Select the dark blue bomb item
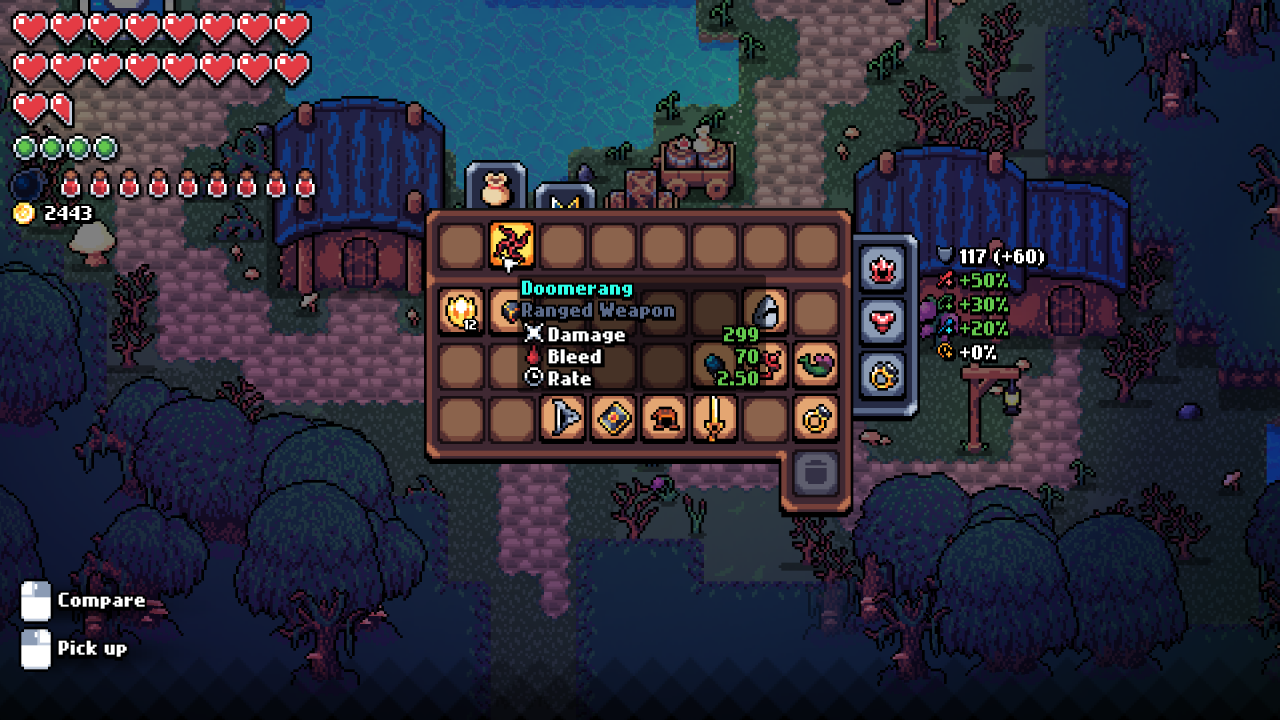 [714, 365]
